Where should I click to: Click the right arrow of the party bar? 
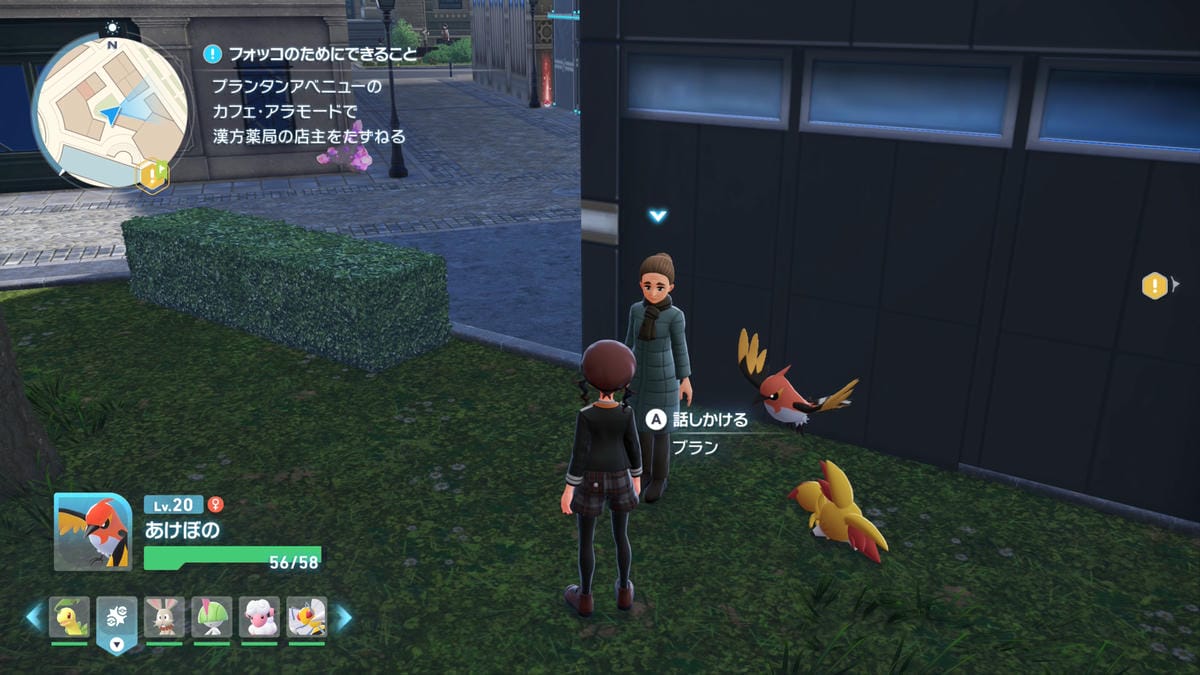tap(343, 617)
